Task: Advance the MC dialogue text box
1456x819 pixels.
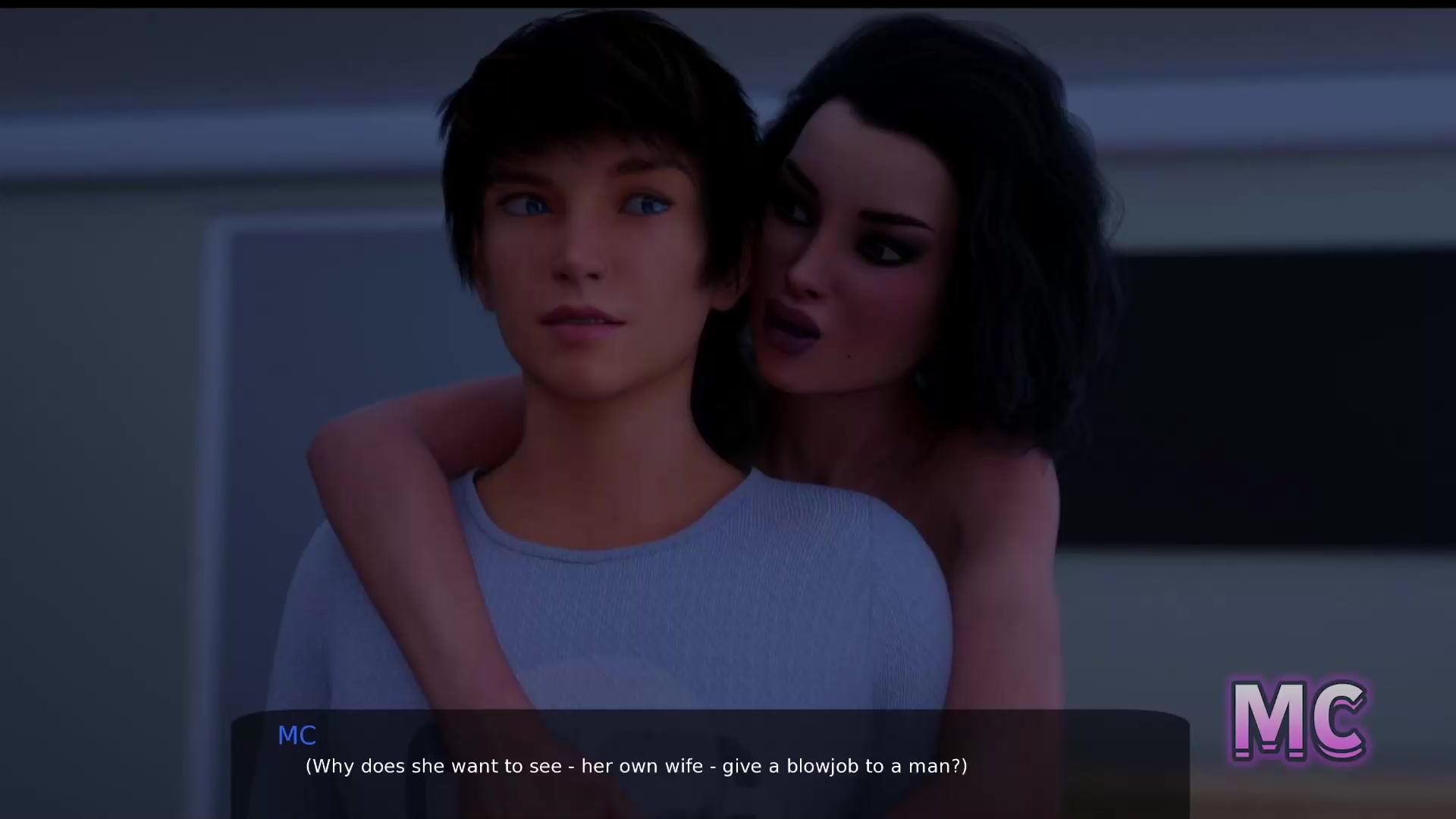Action: point(710,764)
